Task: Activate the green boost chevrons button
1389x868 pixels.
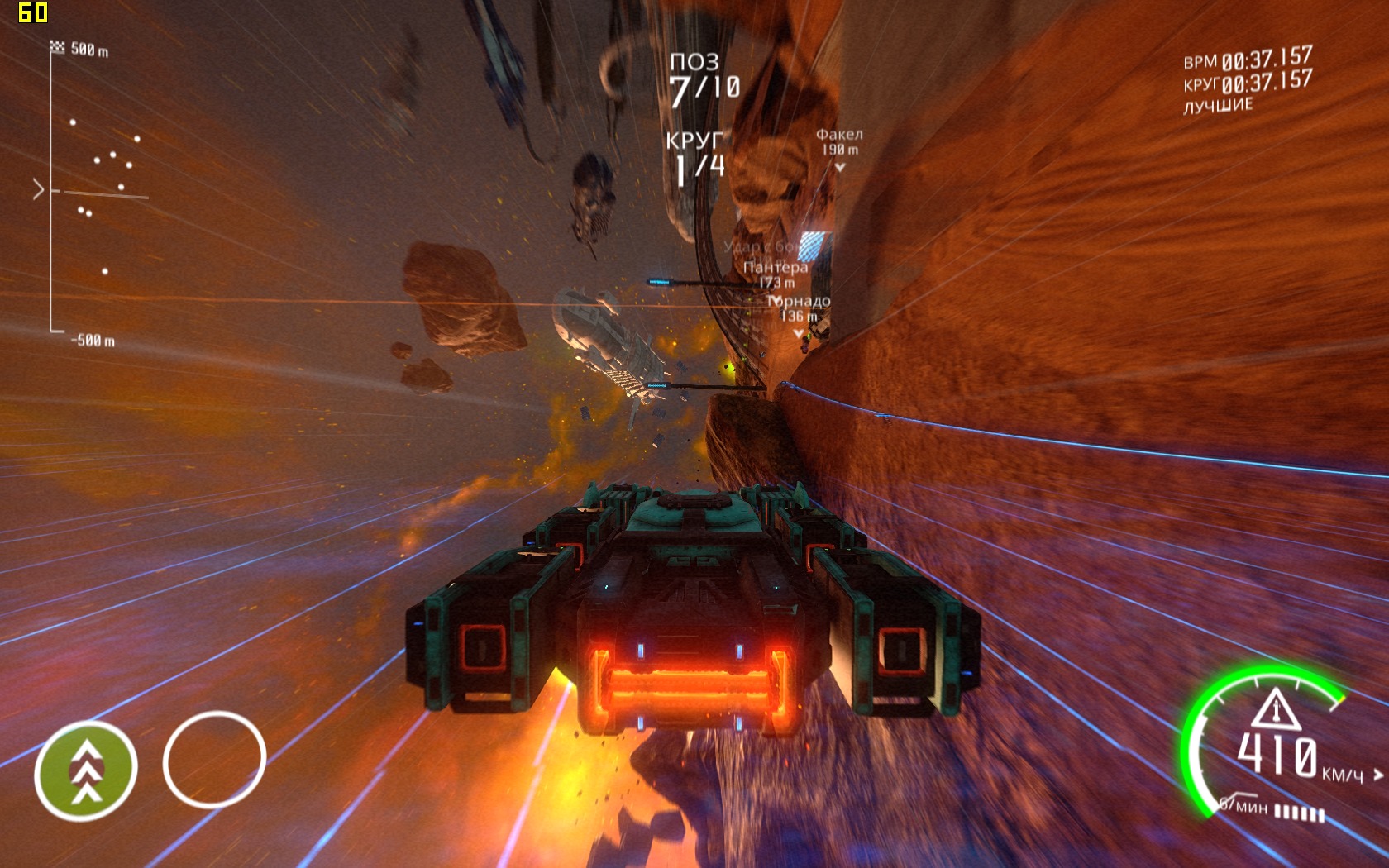Action: 85,770
